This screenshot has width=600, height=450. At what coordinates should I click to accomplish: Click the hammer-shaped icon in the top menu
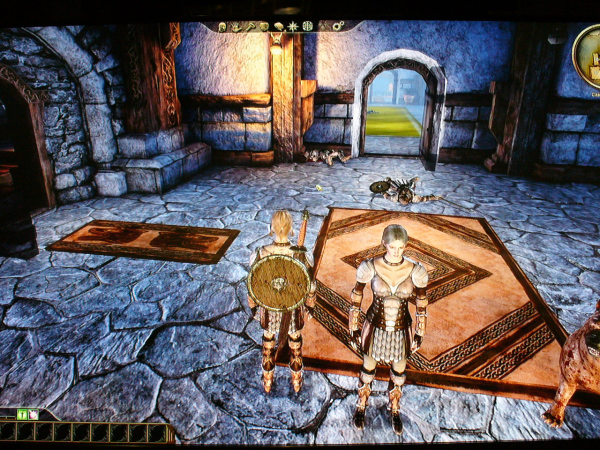250,26
